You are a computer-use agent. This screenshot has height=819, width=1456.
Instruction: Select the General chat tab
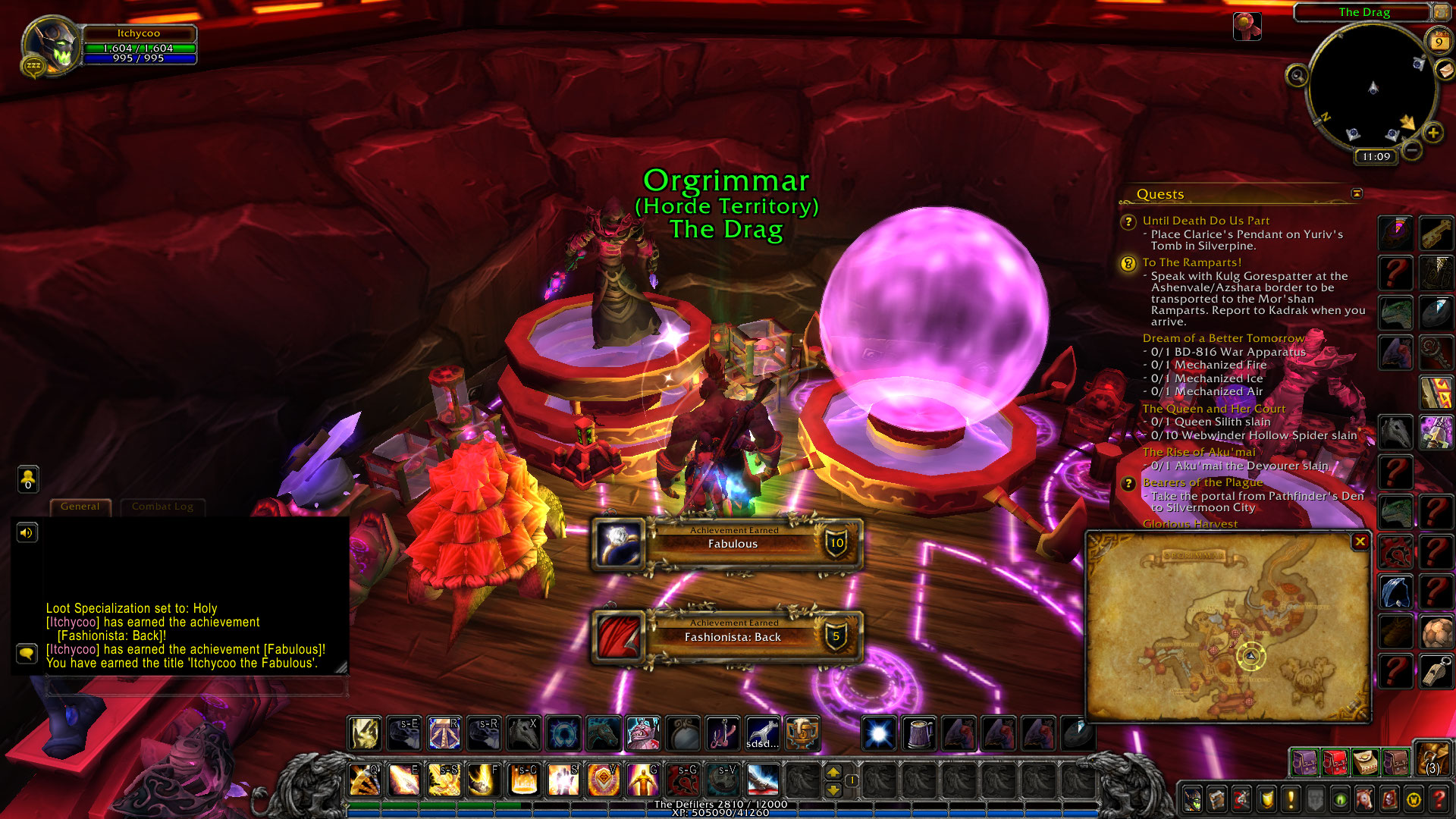point(80,507)
